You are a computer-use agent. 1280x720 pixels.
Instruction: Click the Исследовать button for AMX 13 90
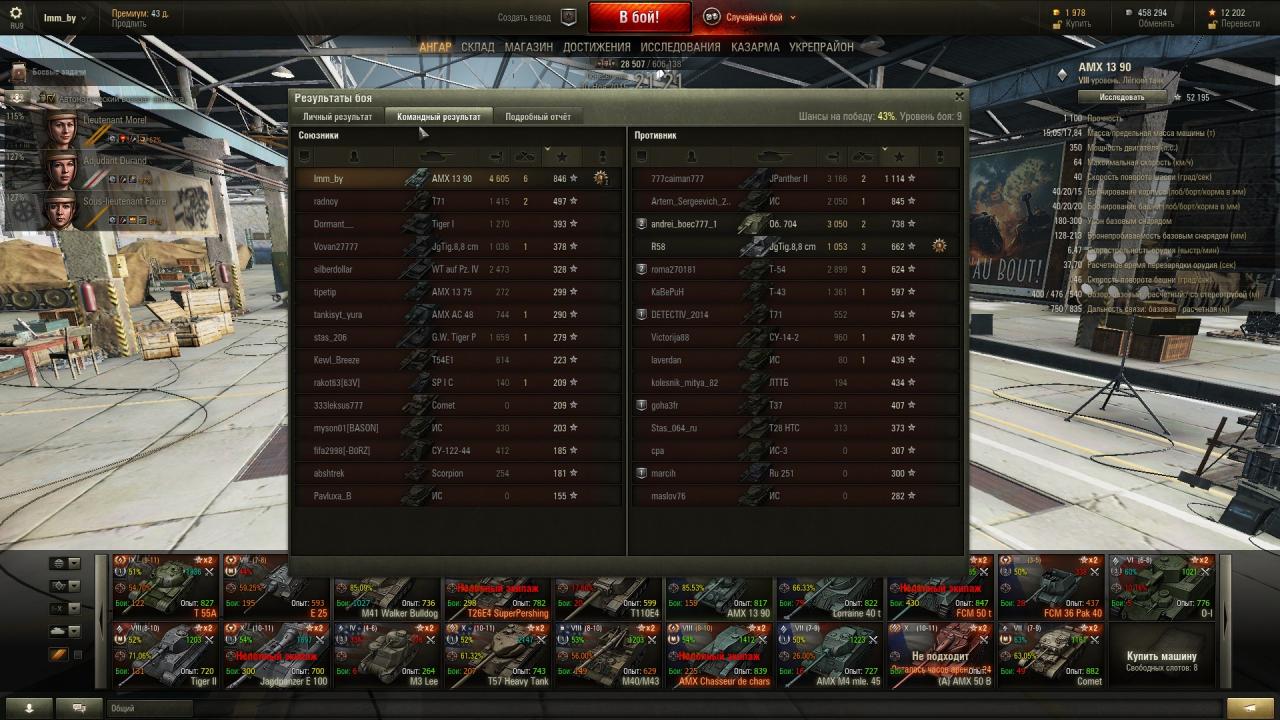pyautogui.click(x=1122, y=97)
